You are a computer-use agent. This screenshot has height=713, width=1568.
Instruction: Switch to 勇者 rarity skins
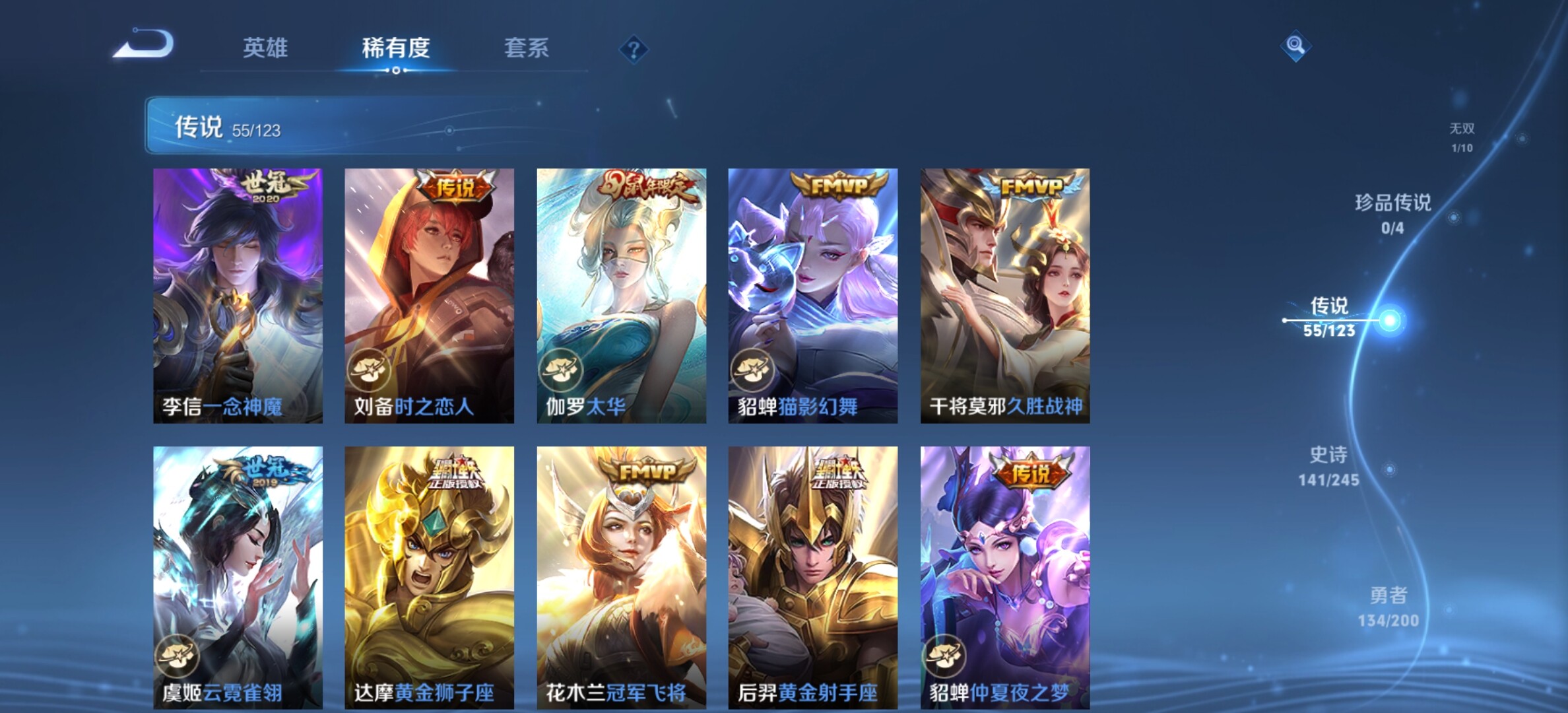(1388, 606)
